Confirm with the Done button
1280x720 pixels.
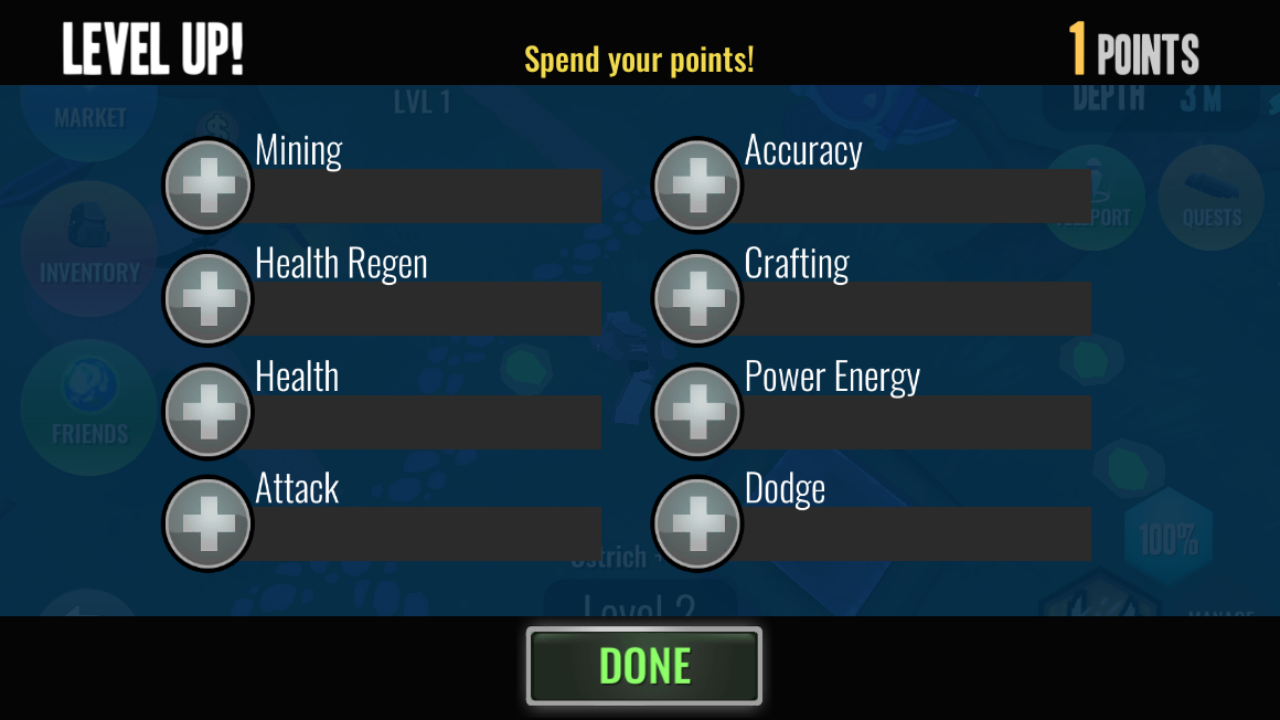click(644, 666)
